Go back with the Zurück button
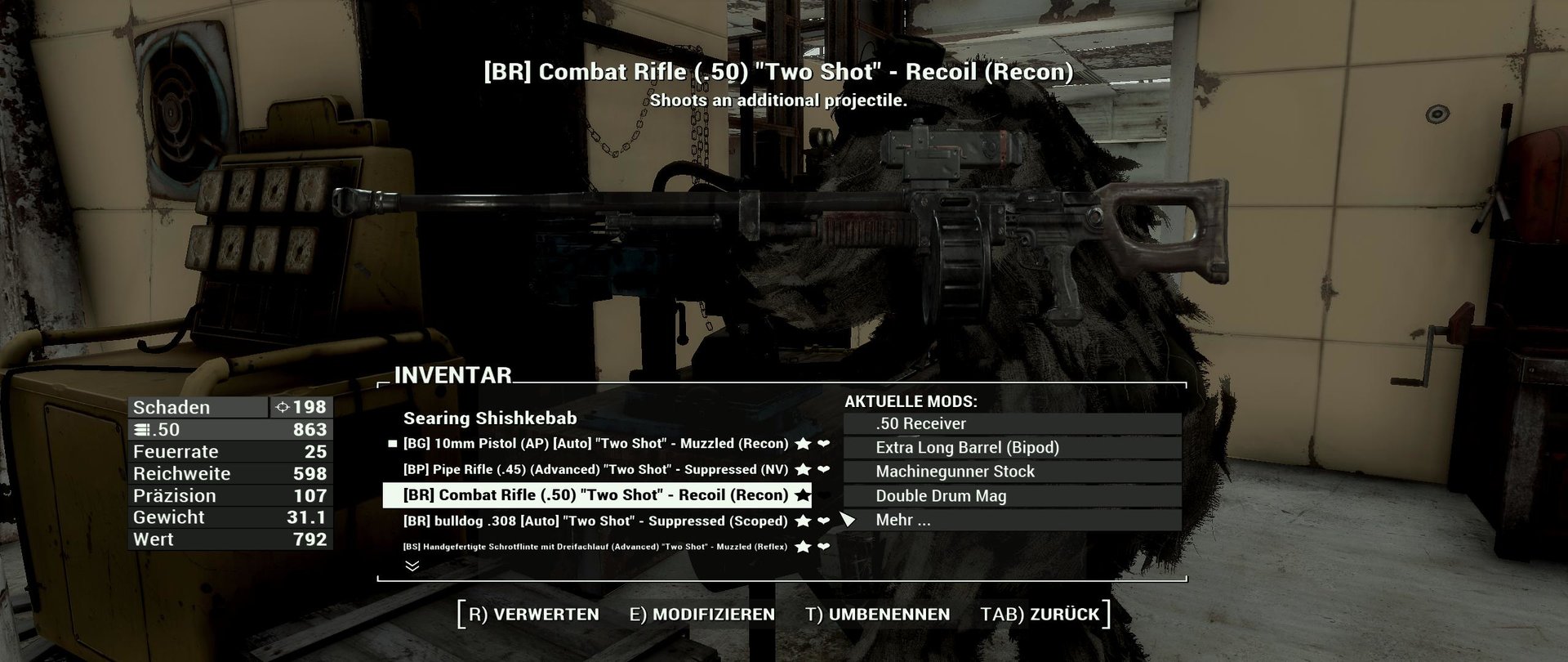Screen dimensions: 1568x662 click(x=1040, y=615)
